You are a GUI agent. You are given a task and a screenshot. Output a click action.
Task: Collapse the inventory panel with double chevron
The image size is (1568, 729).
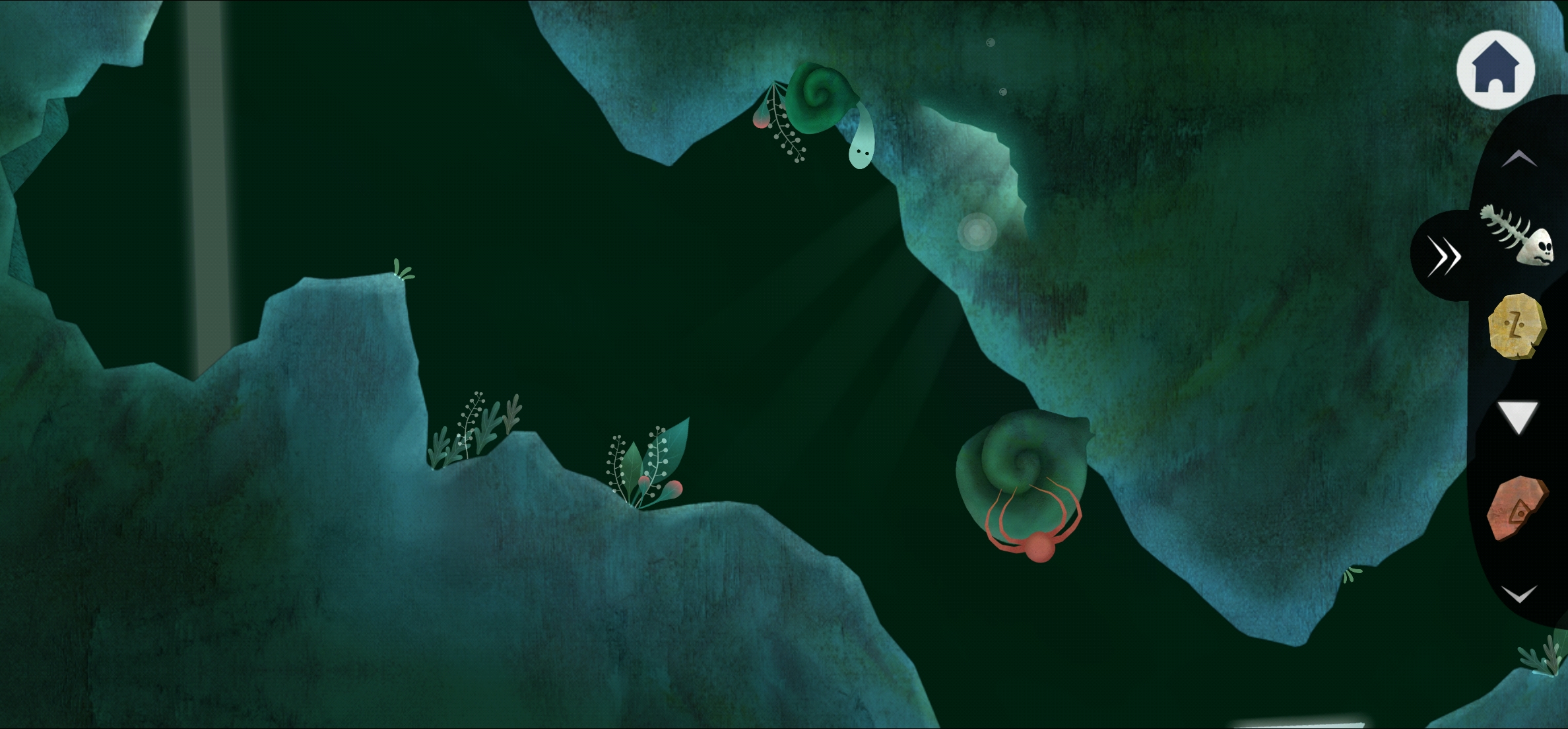pyautogui.click(x=1443, y=256)
